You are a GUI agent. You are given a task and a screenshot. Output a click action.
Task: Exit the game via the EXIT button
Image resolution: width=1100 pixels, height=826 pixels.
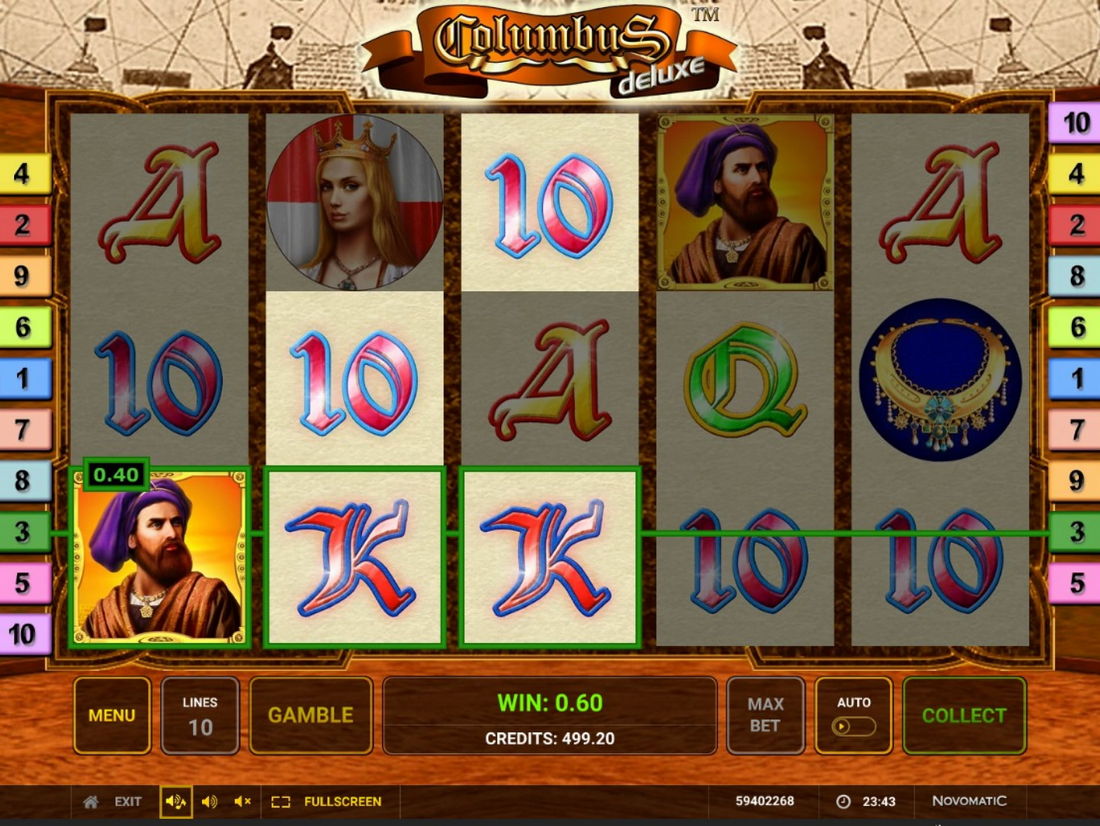113,801
